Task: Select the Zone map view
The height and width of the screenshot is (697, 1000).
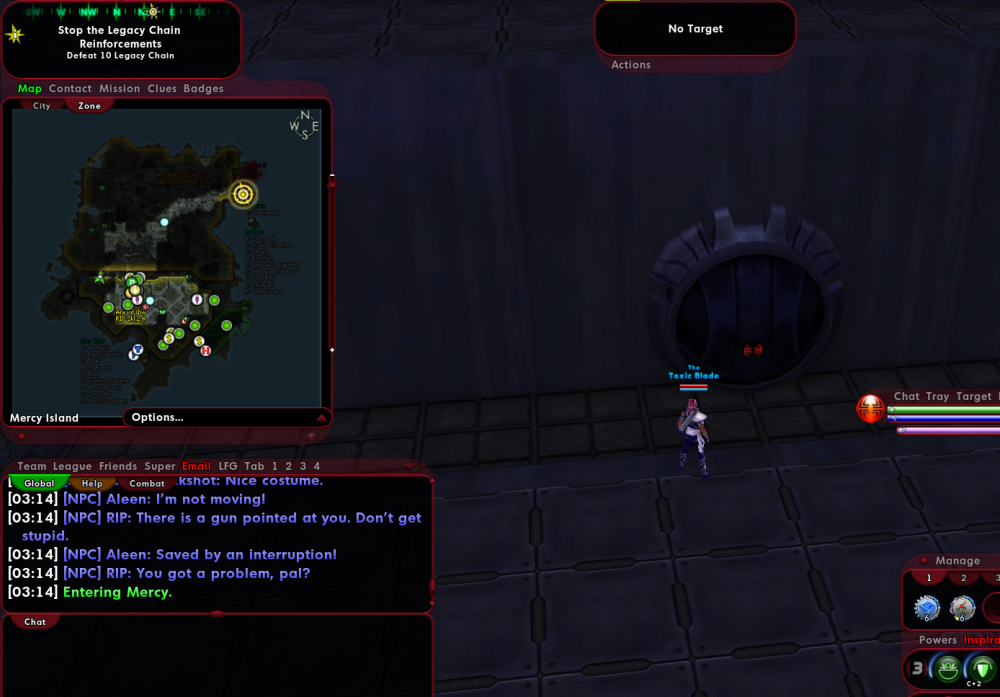Action: 90,106
